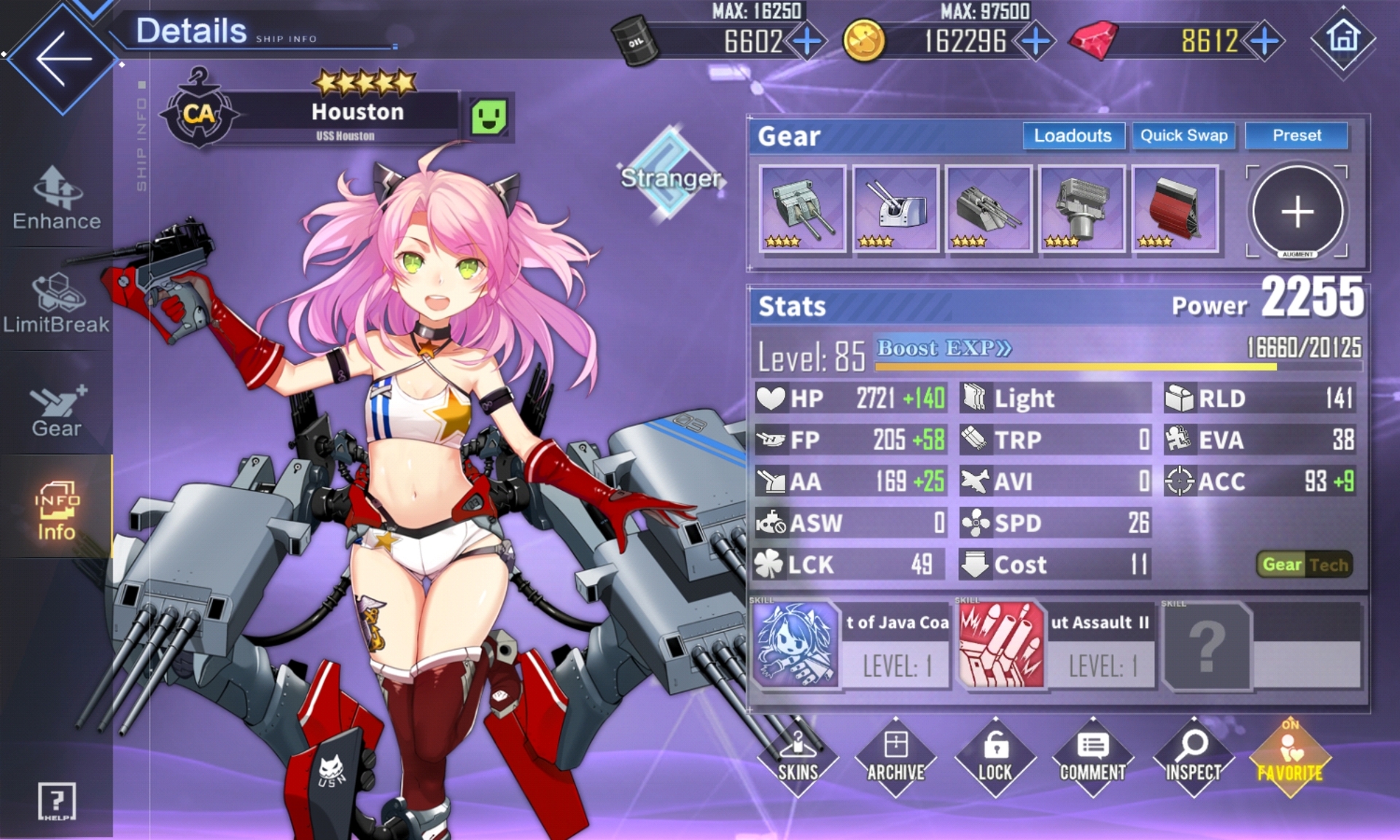Viewport: 1400px width, 840px height.
Task: Open the Help question mark
Action: click(56, 801)
